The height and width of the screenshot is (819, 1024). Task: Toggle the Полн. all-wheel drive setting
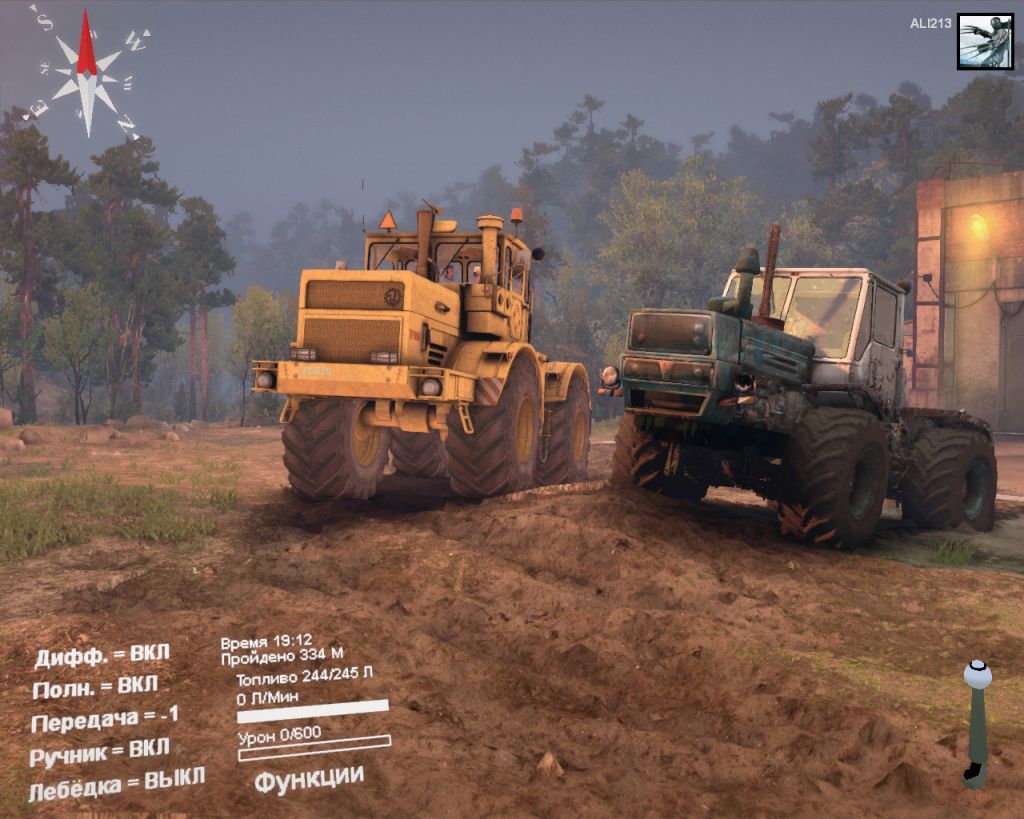(x=95, y=688)
